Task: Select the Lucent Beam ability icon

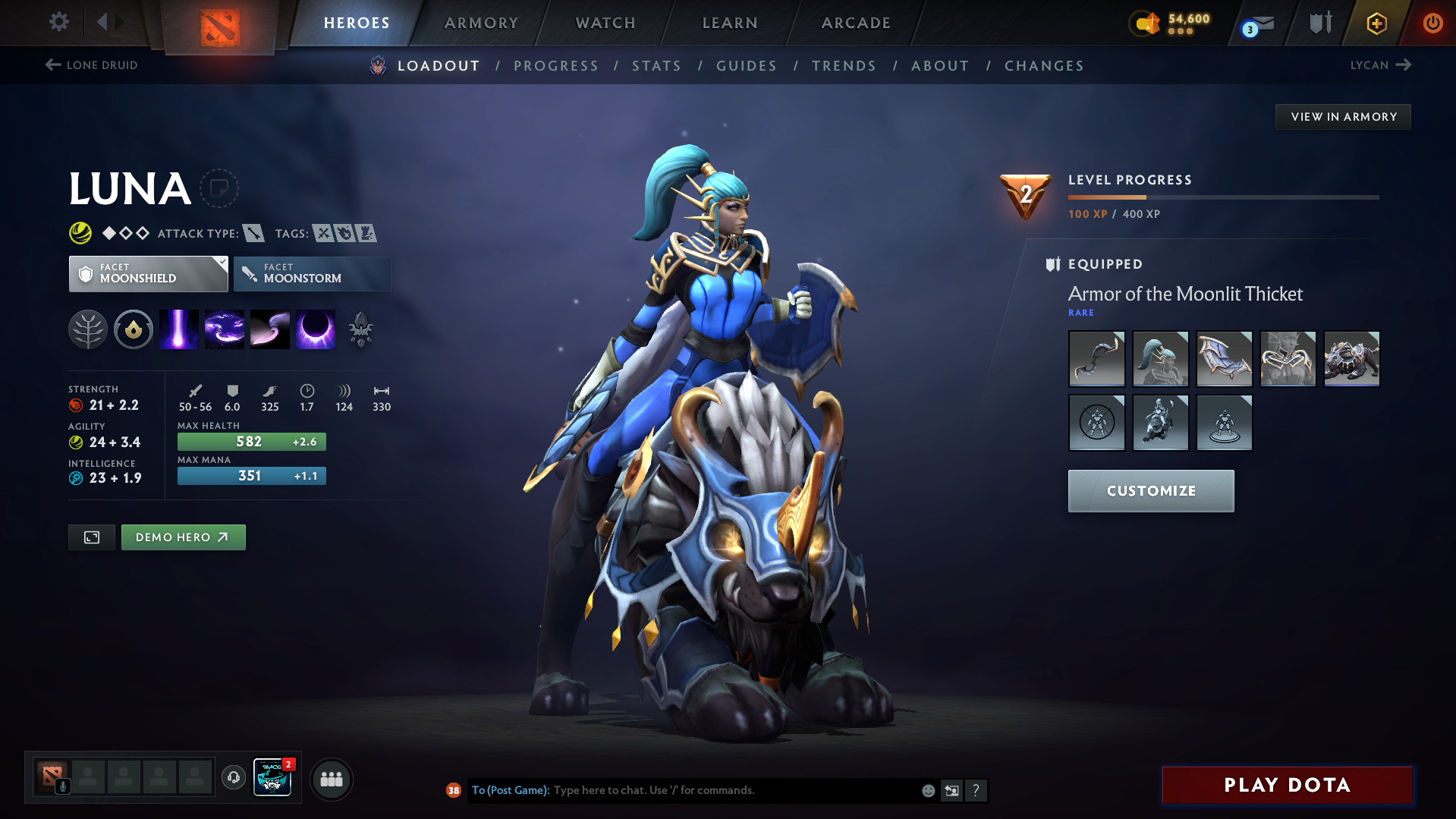Action: pyautogui.click(x=178, y=329)
